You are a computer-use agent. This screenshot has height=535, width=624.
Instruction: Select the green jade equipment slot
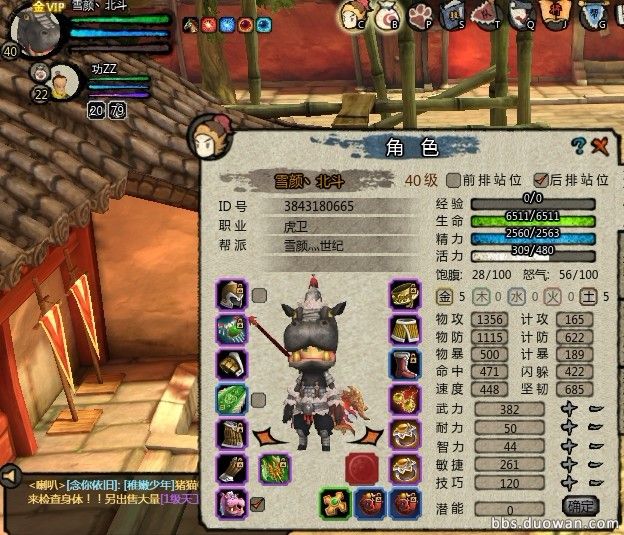pyautogui.click(x=232, y=400)
